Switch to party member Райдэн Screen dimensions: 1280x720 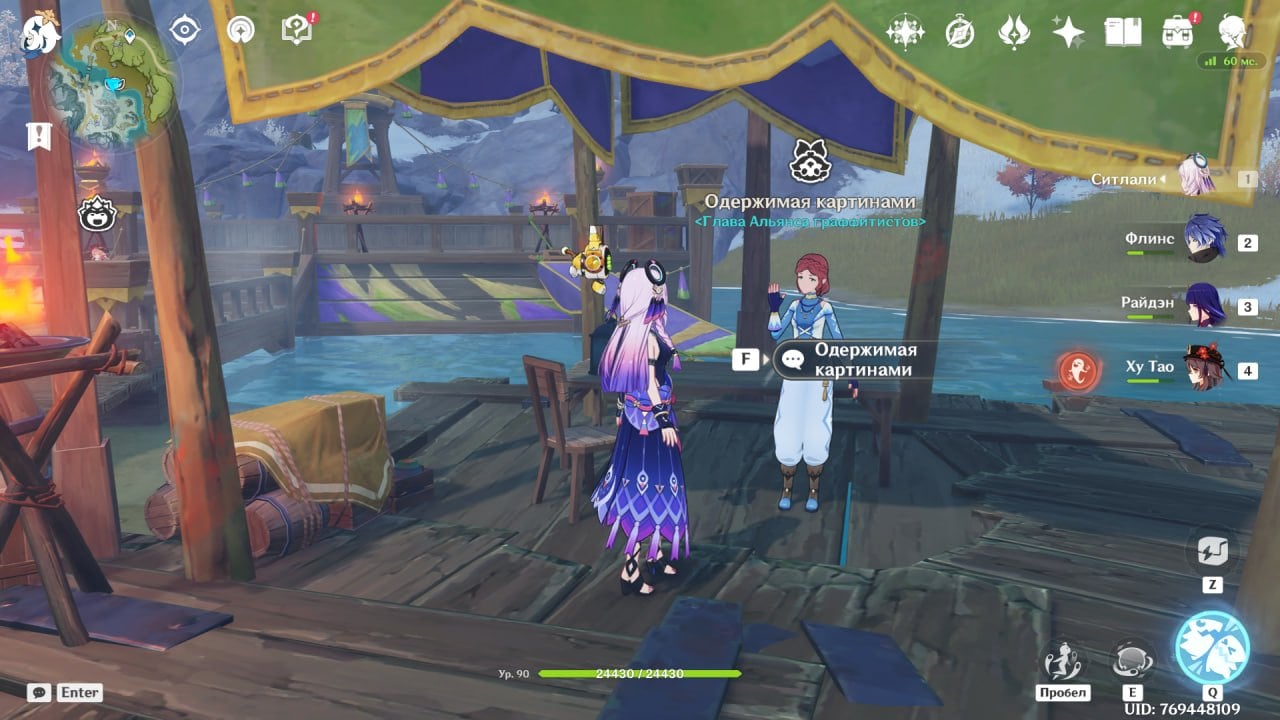tap(1203, 305)
